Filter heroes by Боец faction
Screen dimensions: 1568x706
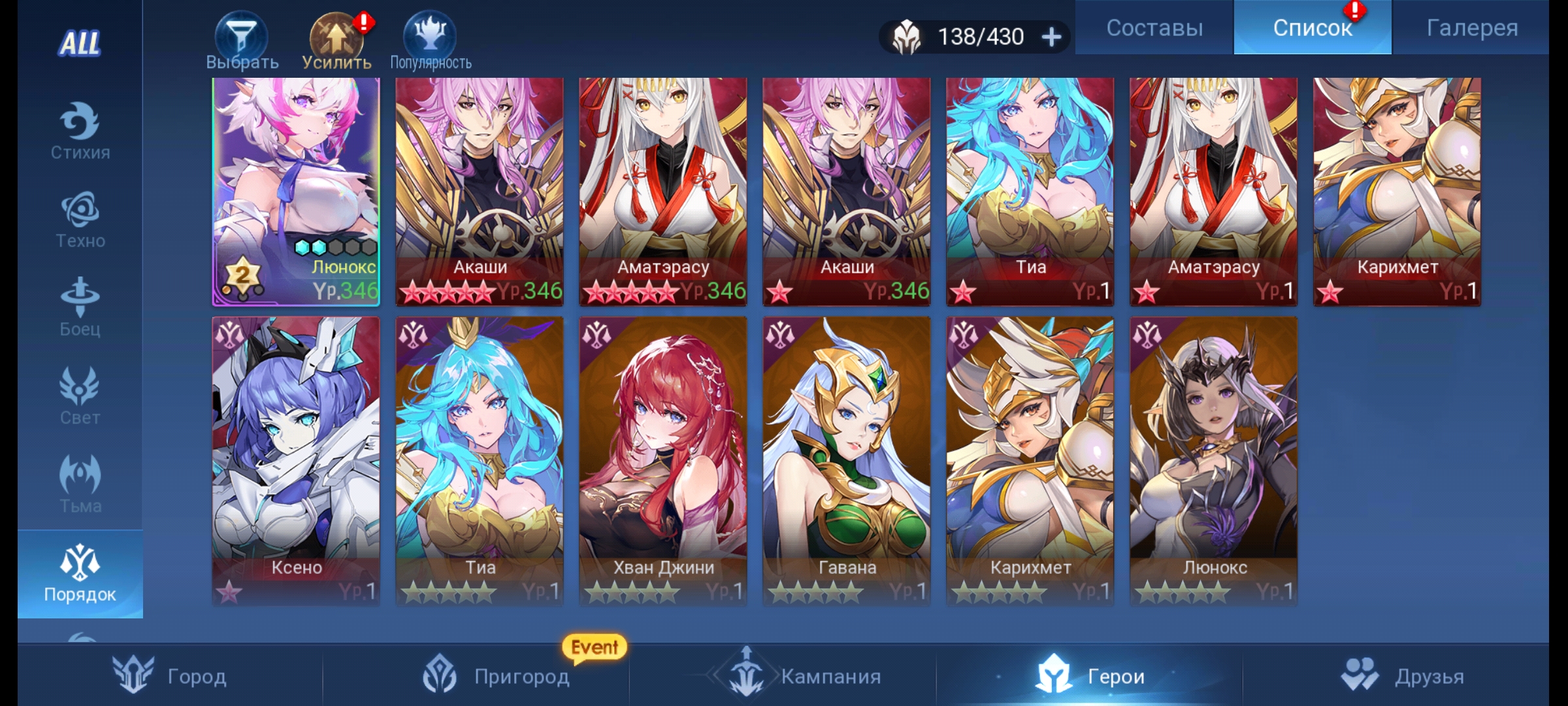tap(80, 307)
